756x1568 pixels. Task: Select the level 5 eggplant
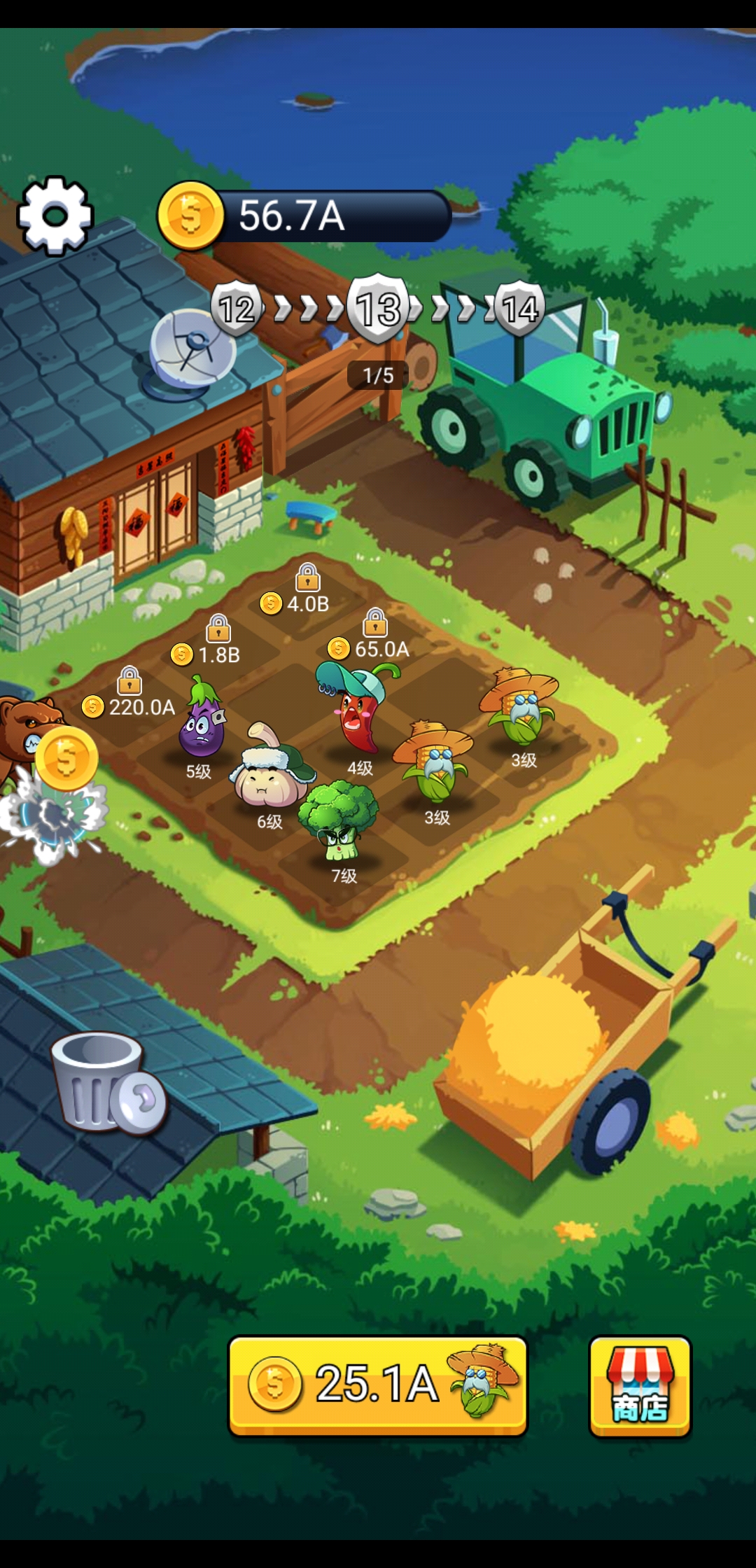coord(202,721)
